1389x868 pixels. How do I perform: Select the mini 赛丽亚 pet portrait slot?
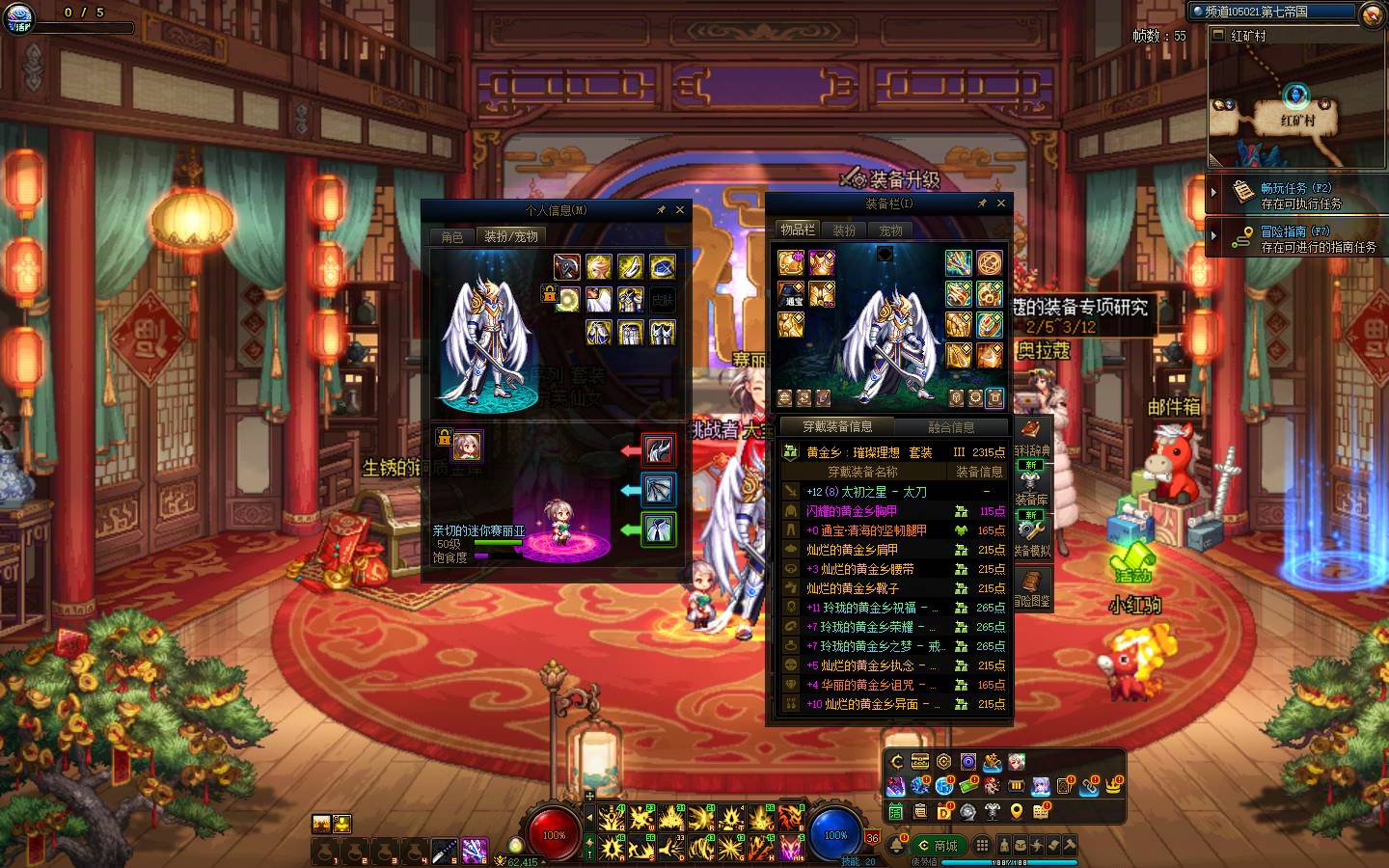(468, 446)
